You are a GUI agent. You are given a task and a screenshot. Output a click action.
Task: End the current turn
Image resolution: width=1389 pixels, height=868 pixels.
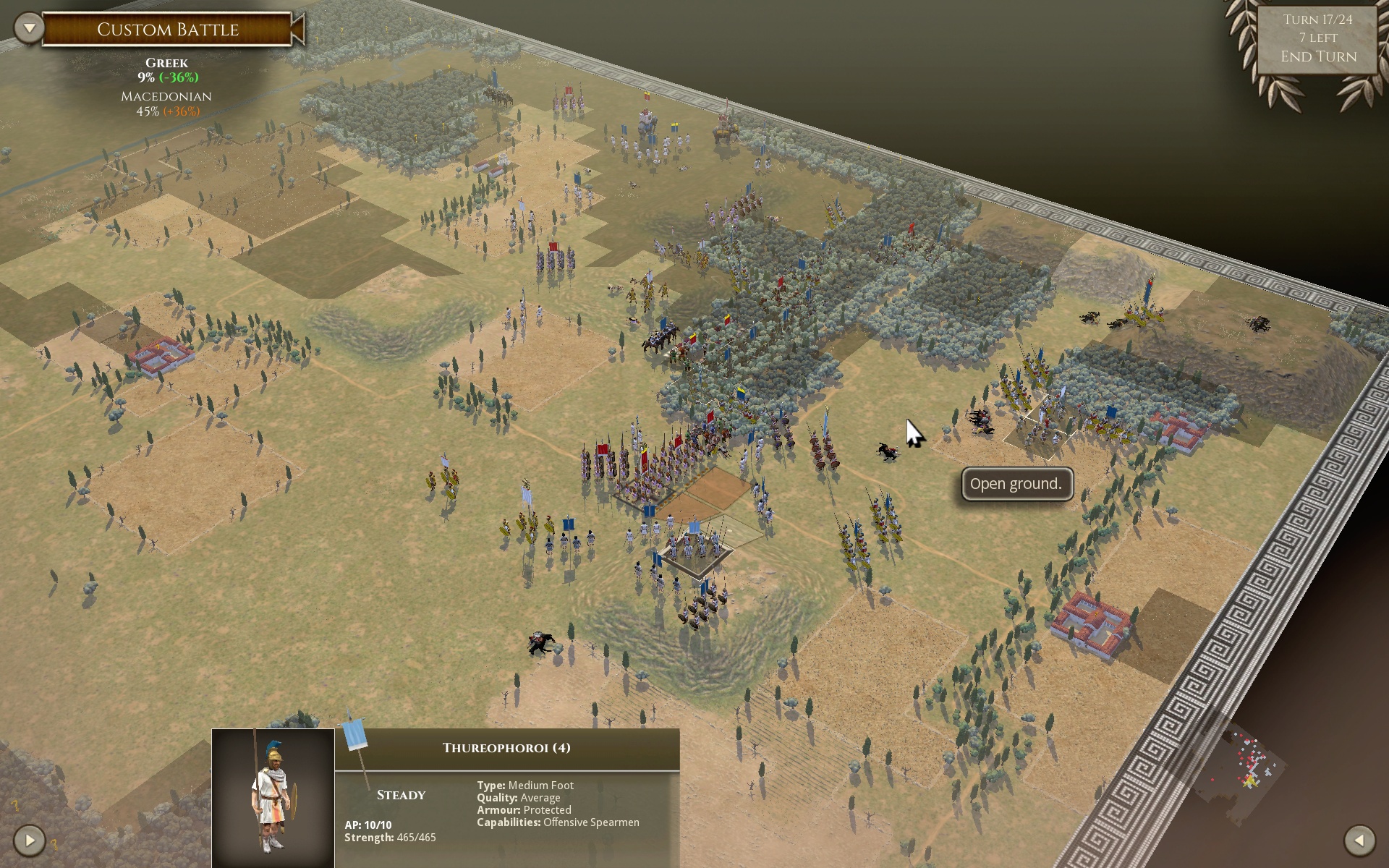pyautogui.click(x=1318, y=56)
